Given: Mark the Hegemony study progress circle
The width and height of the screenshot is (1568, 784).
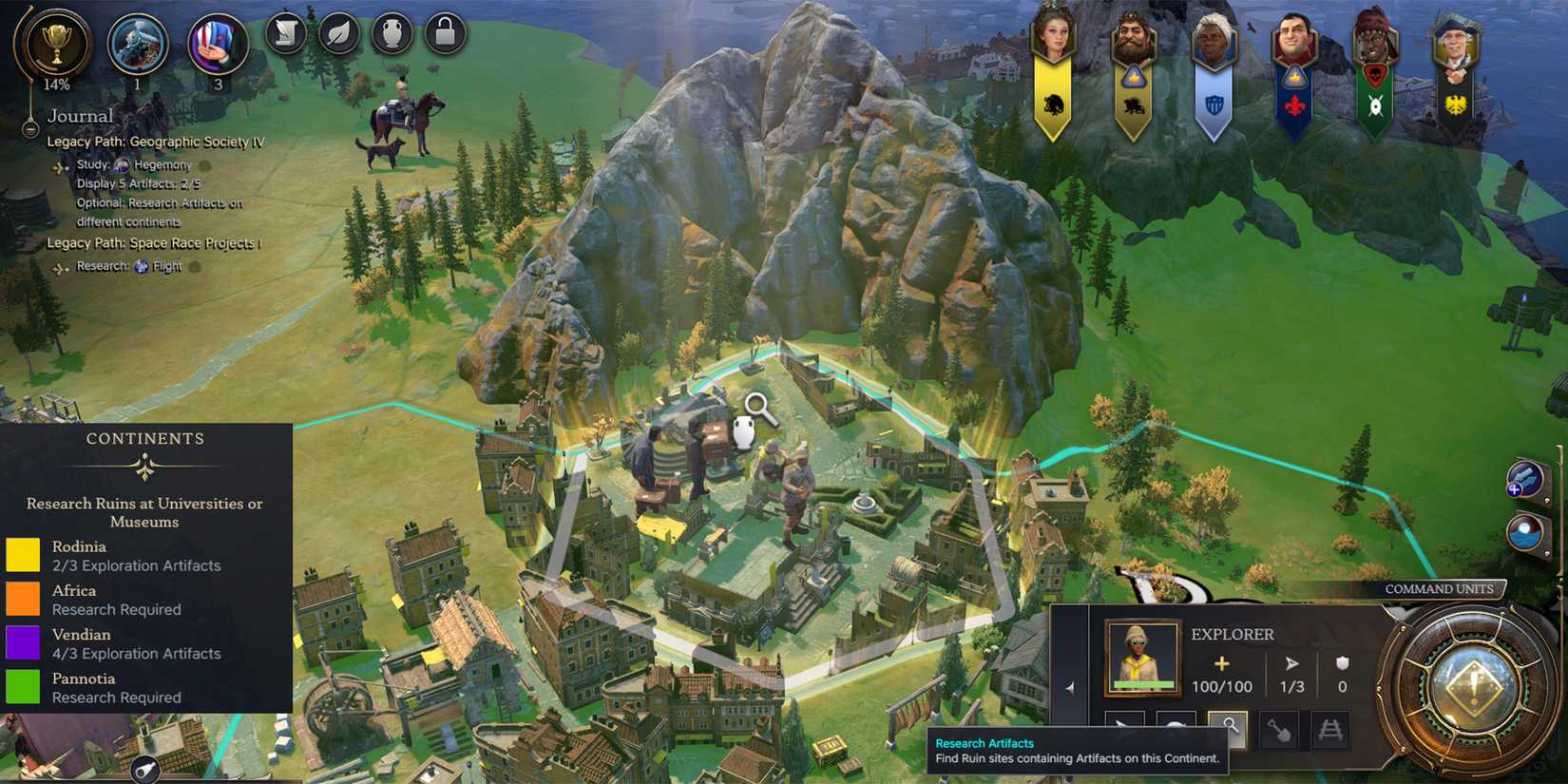Looking at the screenshot, I should point(205,166).
